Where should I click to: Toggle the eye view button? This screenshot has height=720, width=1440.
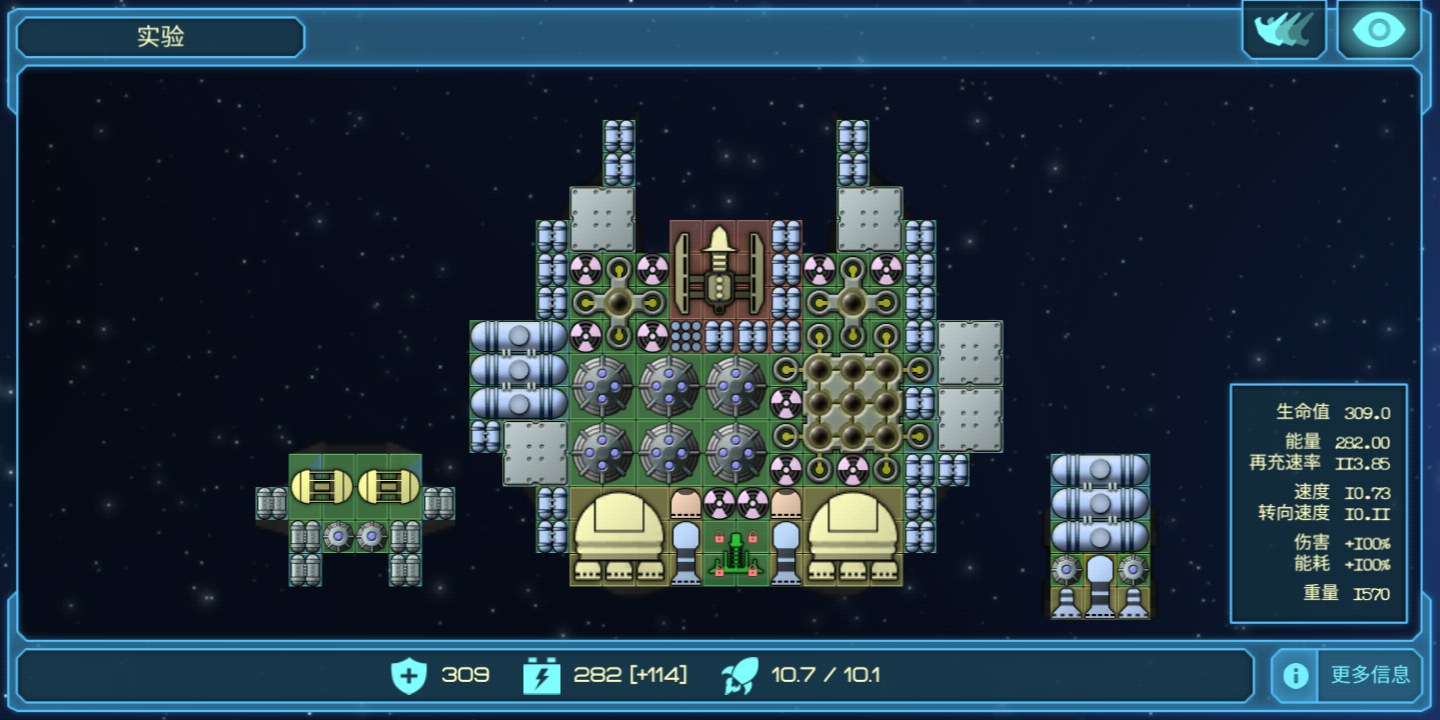[x=1378, y=31]
